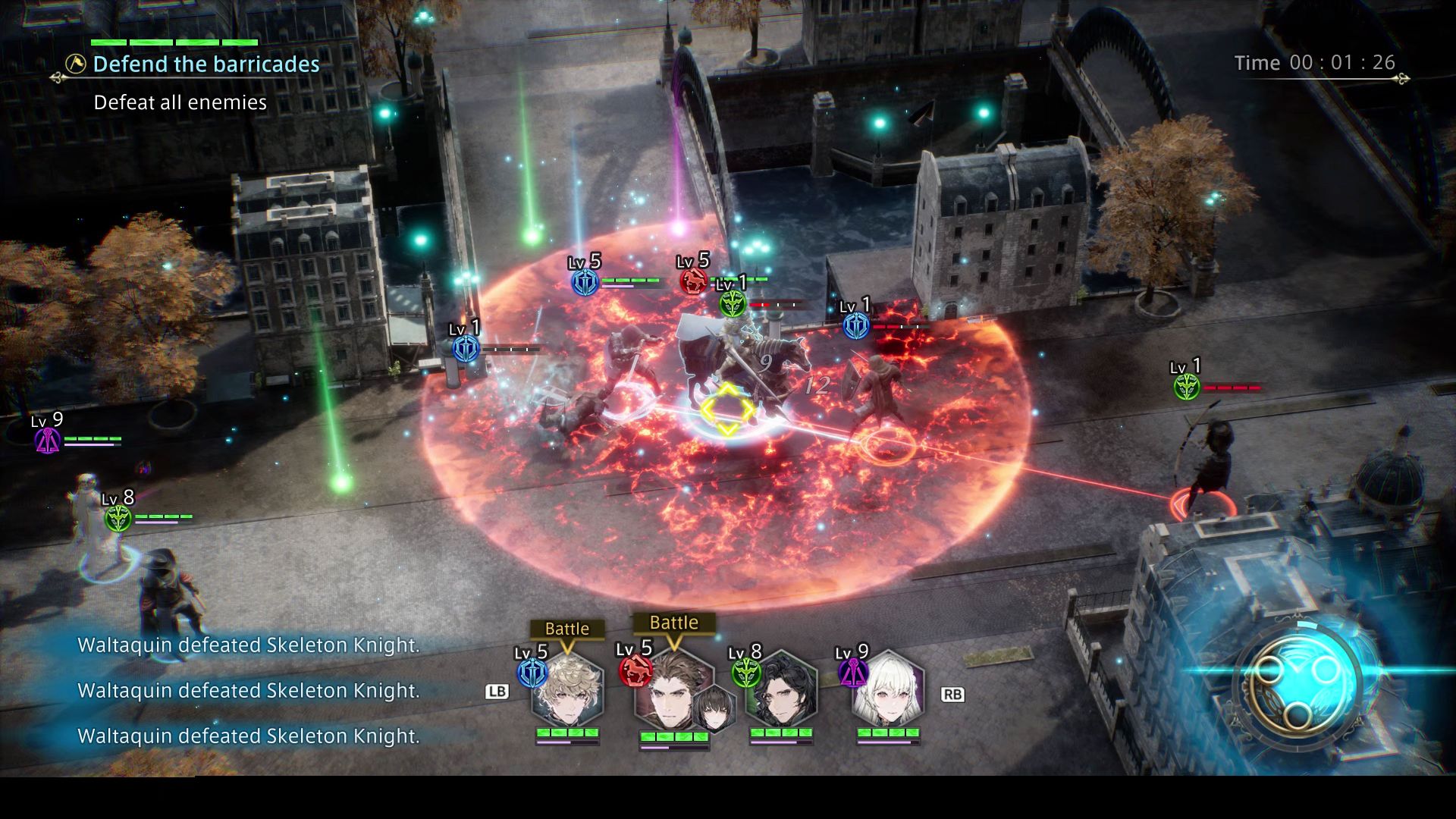The width and height of the screenshot is (1456, 819).
Task: Click the Waltaquin defeated Skeleton Knight log entry
Action: pyautogui.click(x=246, y=645)
